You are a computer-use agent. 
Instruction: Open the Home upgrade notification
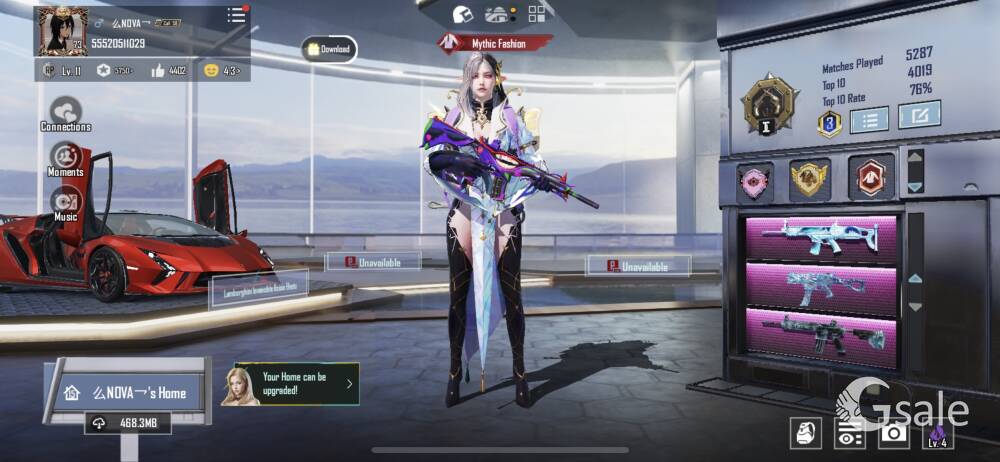point(296,384)
